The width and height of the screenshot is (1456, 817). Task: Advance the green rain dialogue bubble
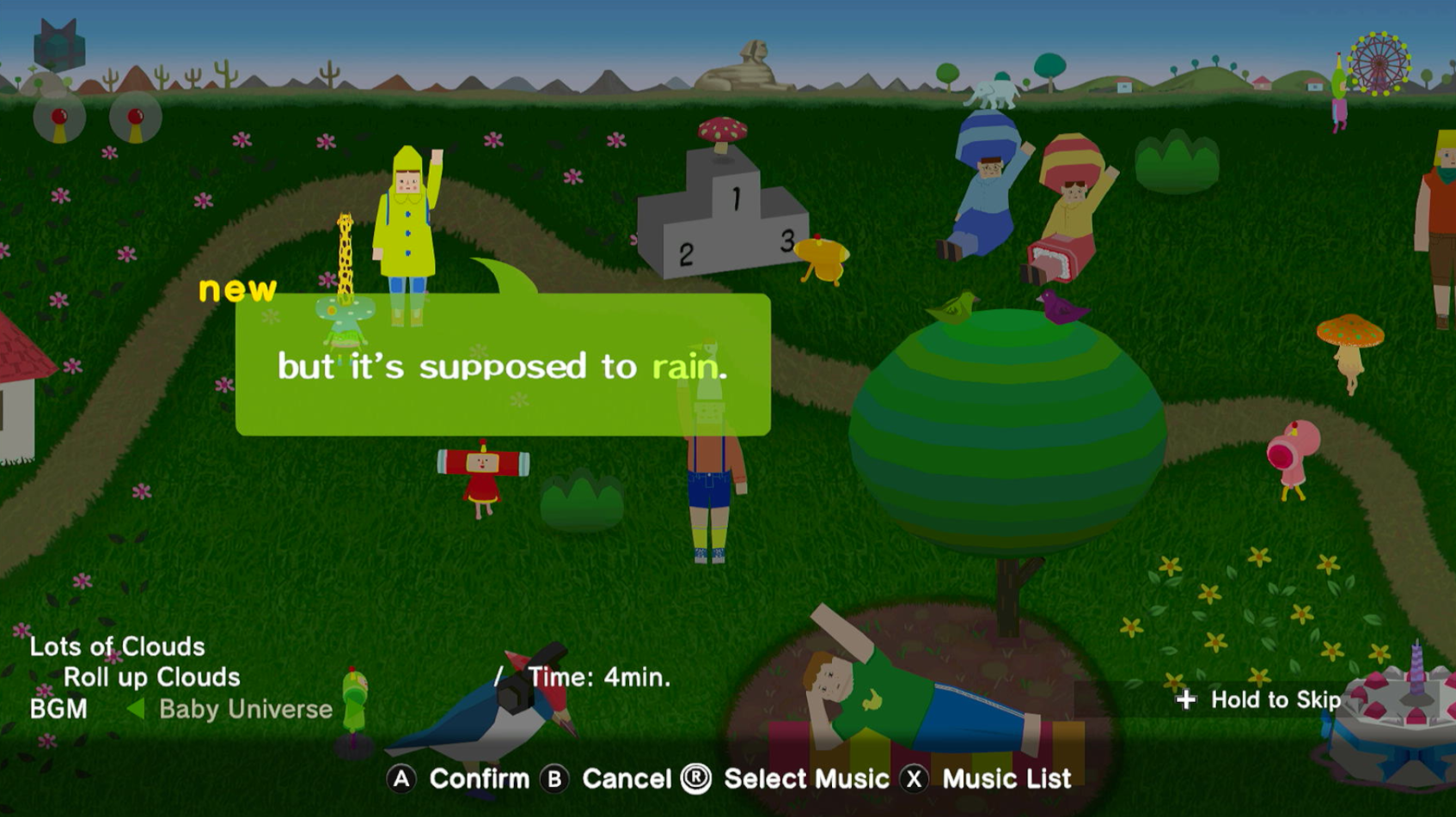pyautogui.click(x=503, y=365)
